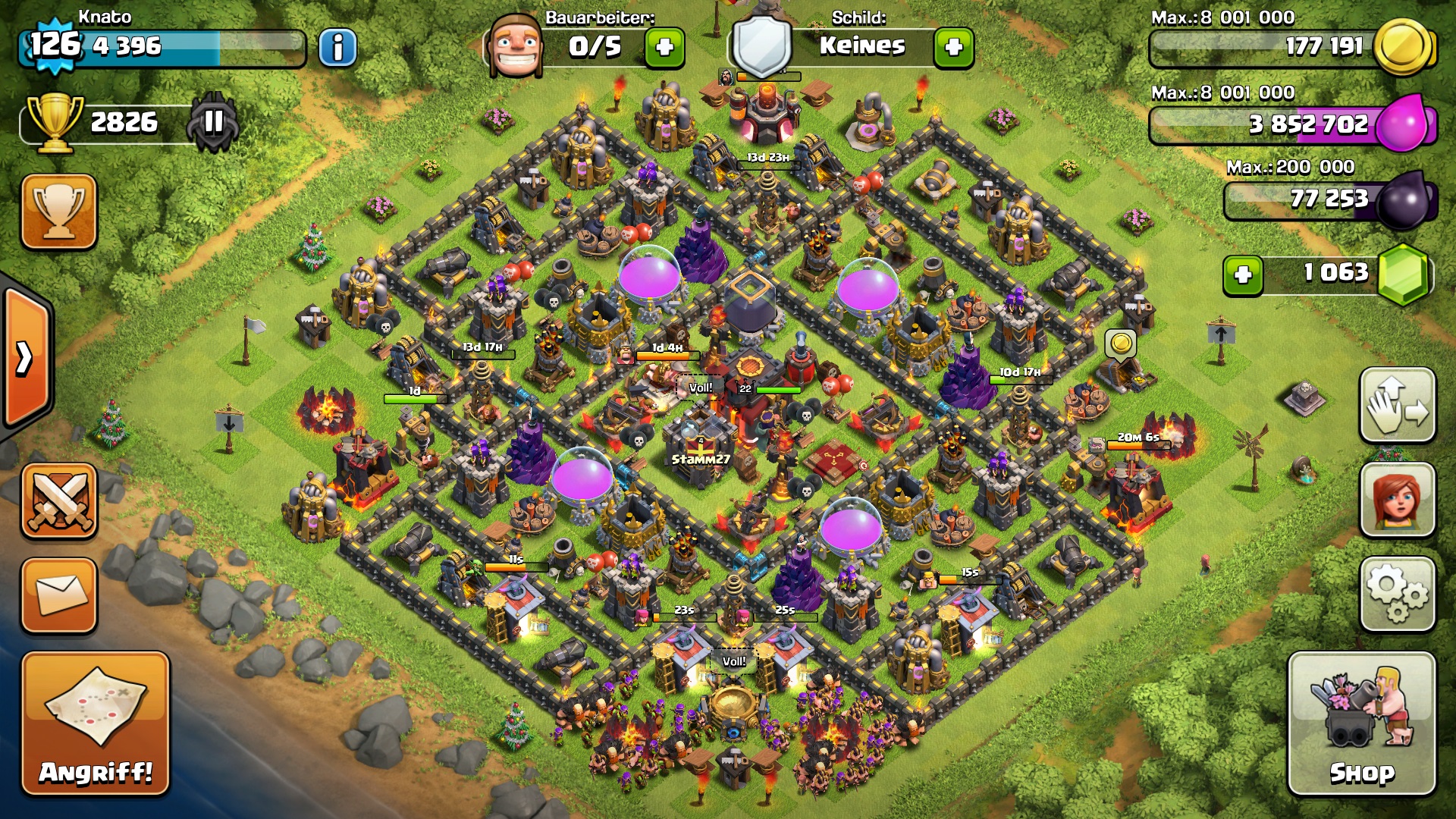
Task: Open the crossed swords clan war button
Action: pos(59,501)
